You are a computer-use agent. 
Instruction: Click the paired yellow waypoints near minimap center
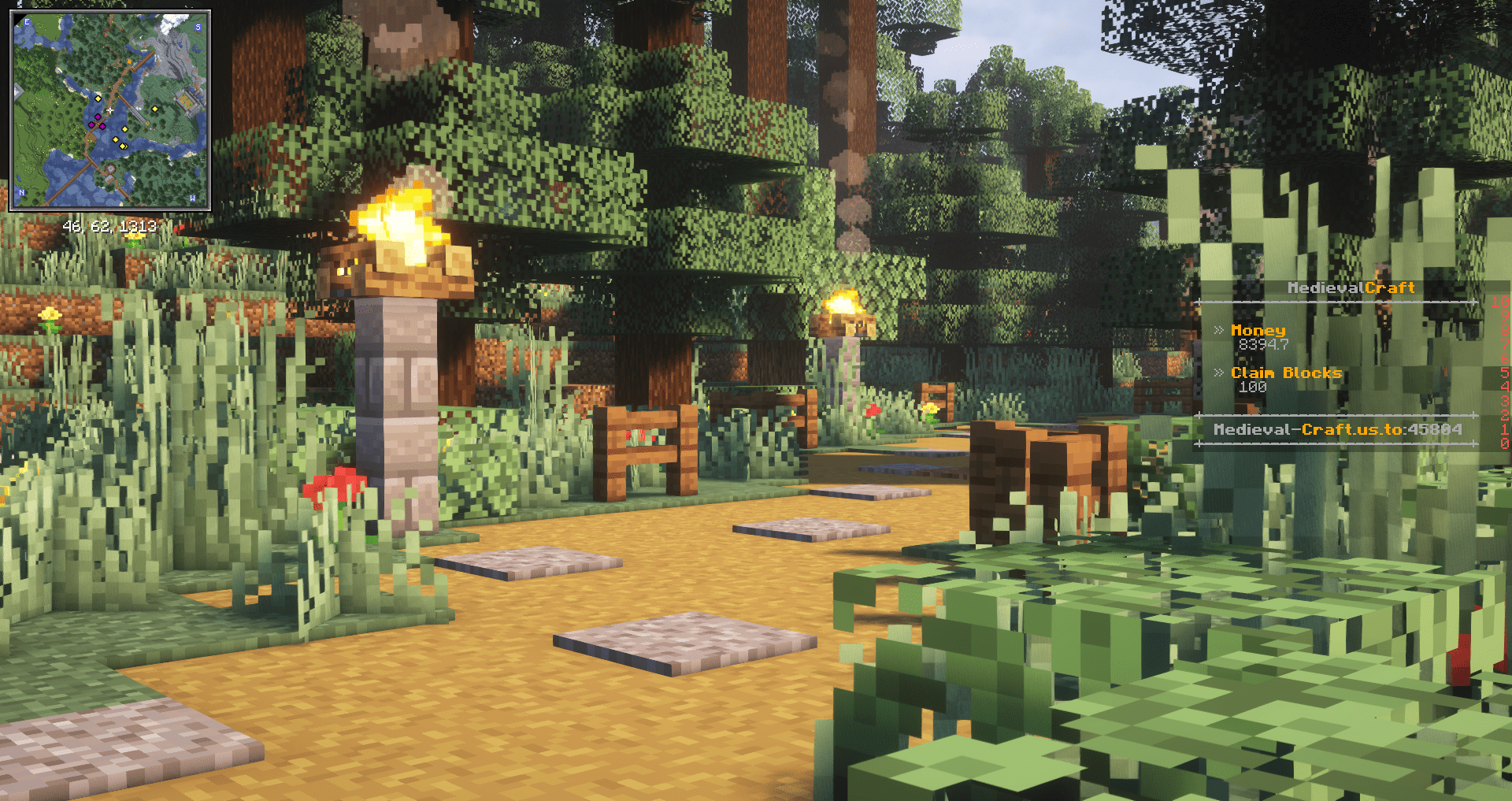pyautogui.click(x=122, y=146)
